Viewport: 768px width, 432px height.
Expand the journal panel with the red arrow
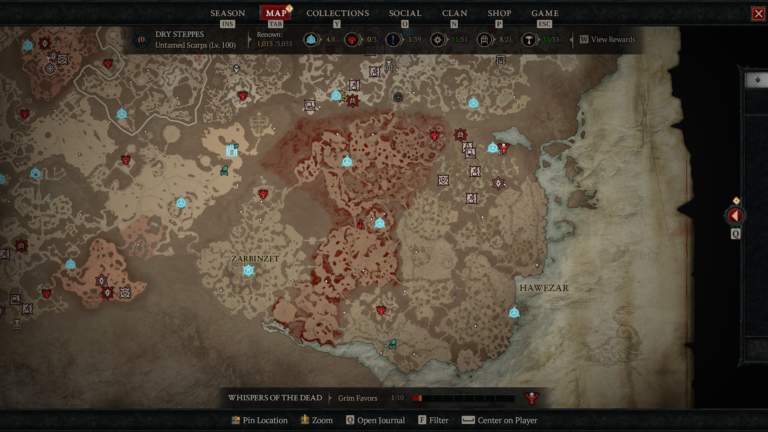(735, 215)
